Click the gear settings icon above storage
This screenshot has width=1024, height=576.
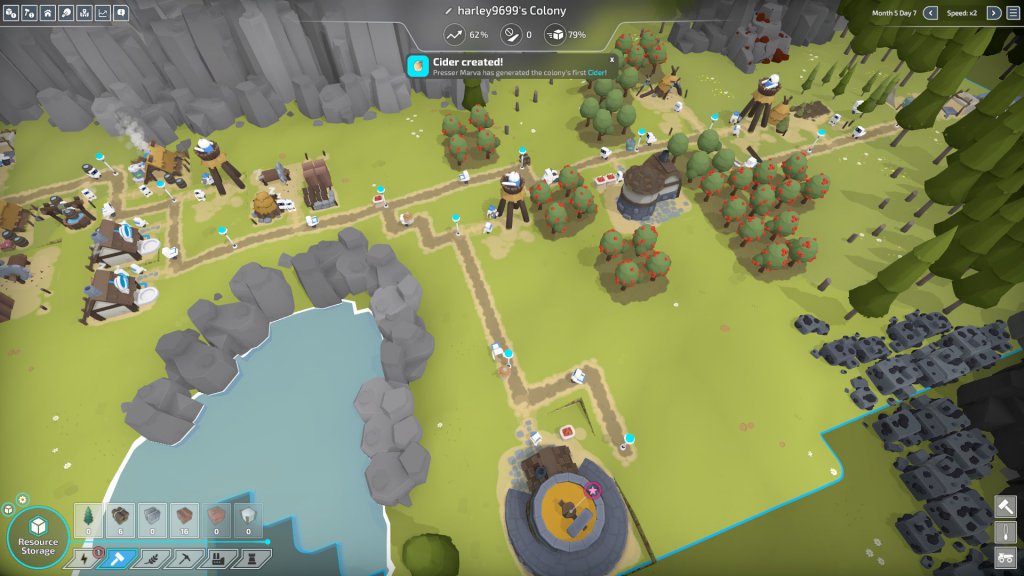coord(23,499)
